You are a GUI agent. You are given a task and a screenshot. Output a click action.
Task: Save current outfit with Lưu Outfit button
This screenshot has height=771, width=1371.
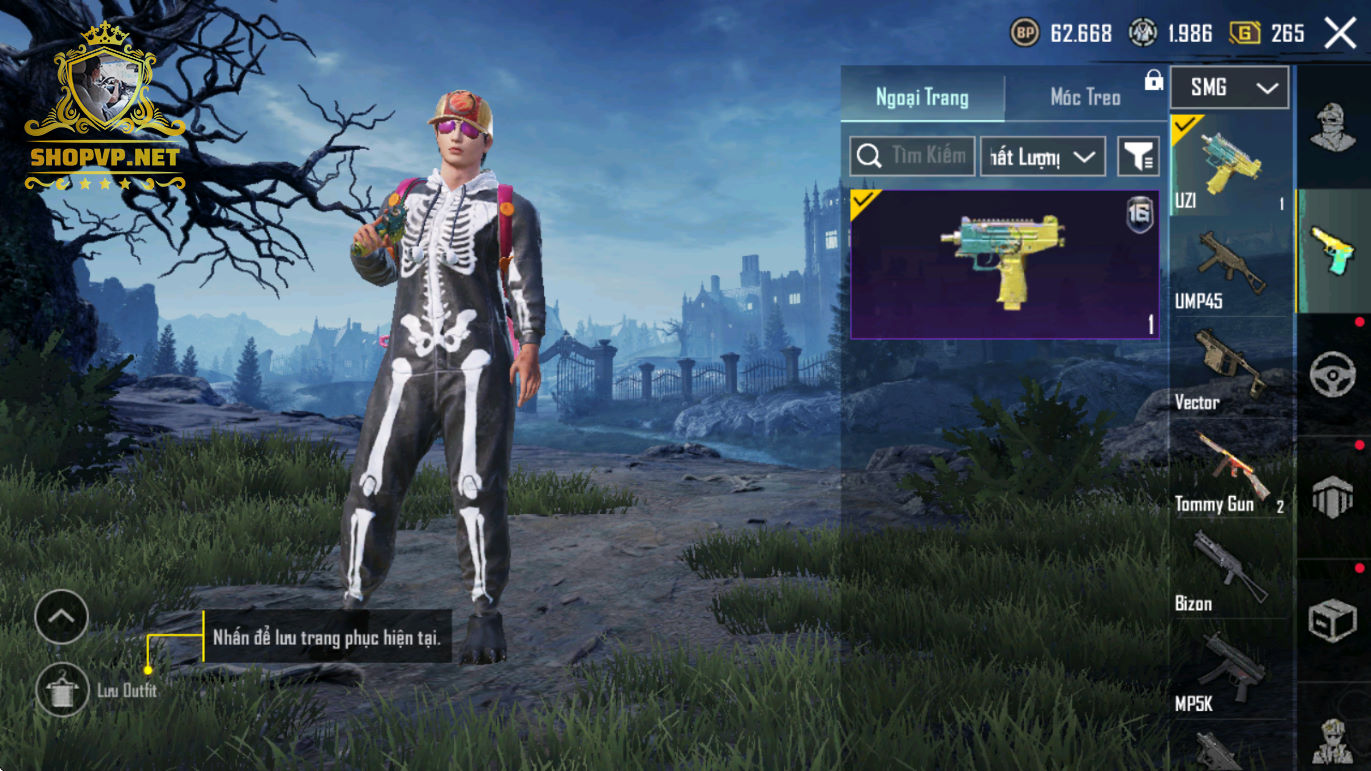tap(62, 689)
